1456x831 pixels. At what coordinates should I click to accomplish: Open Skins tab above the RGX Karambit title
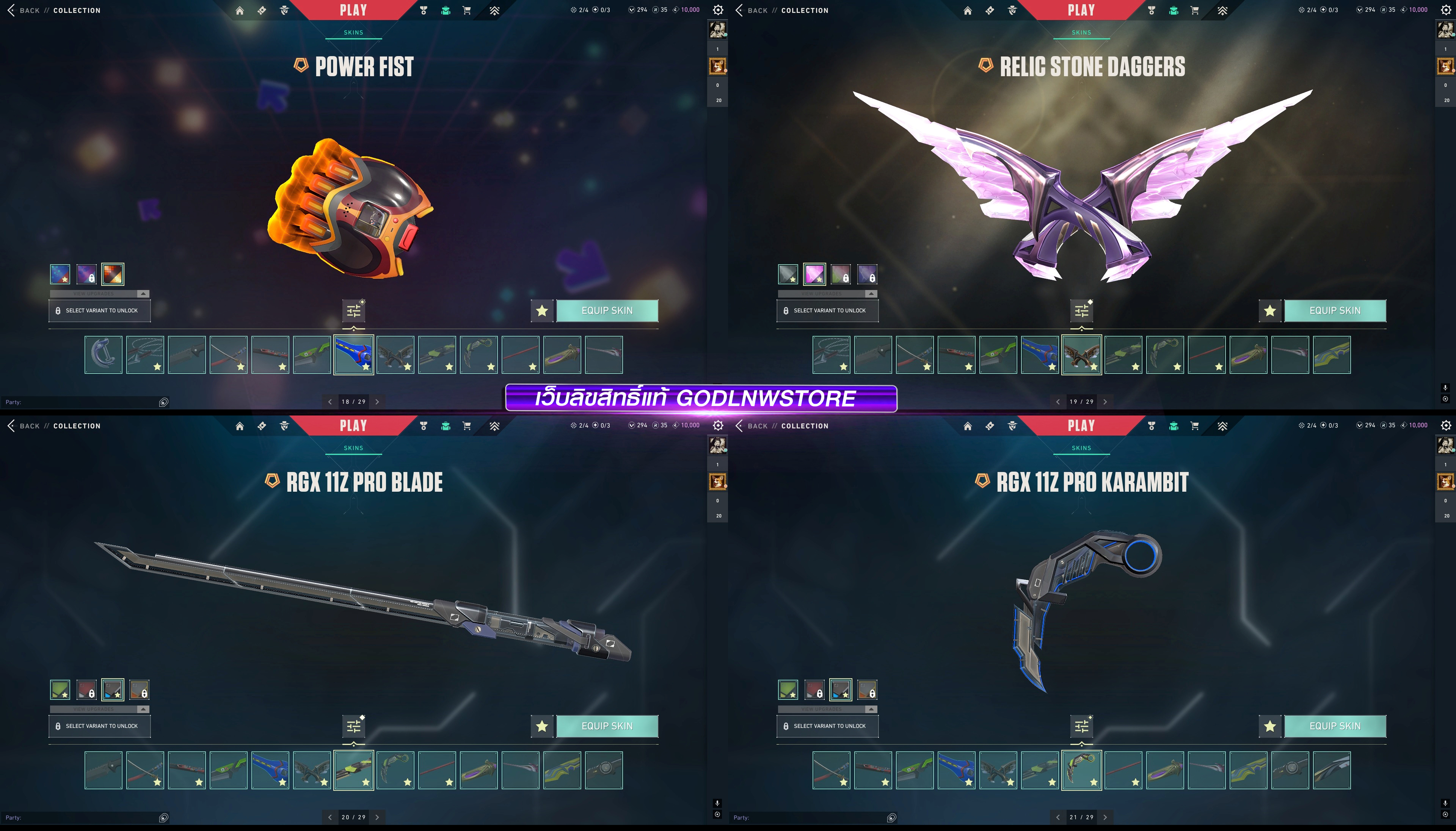tap(1081, 448)
